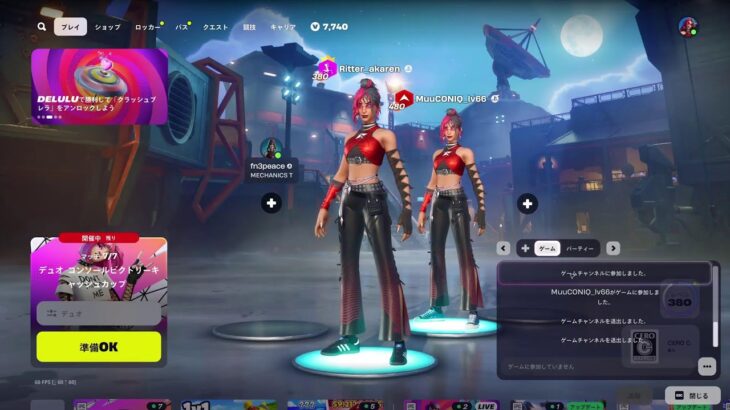Open the DELULU promotional banner

point(98,86)
